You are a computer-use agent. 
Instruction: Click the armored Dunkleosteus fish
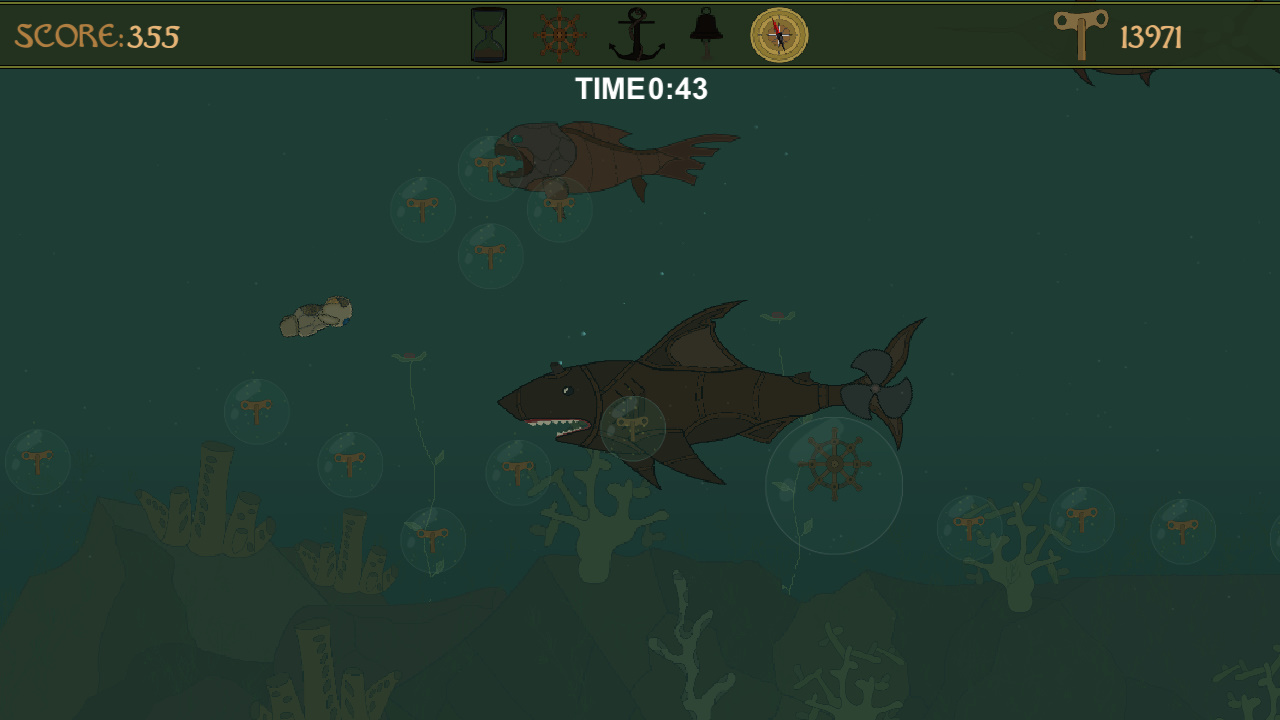[x=600, y=155]
